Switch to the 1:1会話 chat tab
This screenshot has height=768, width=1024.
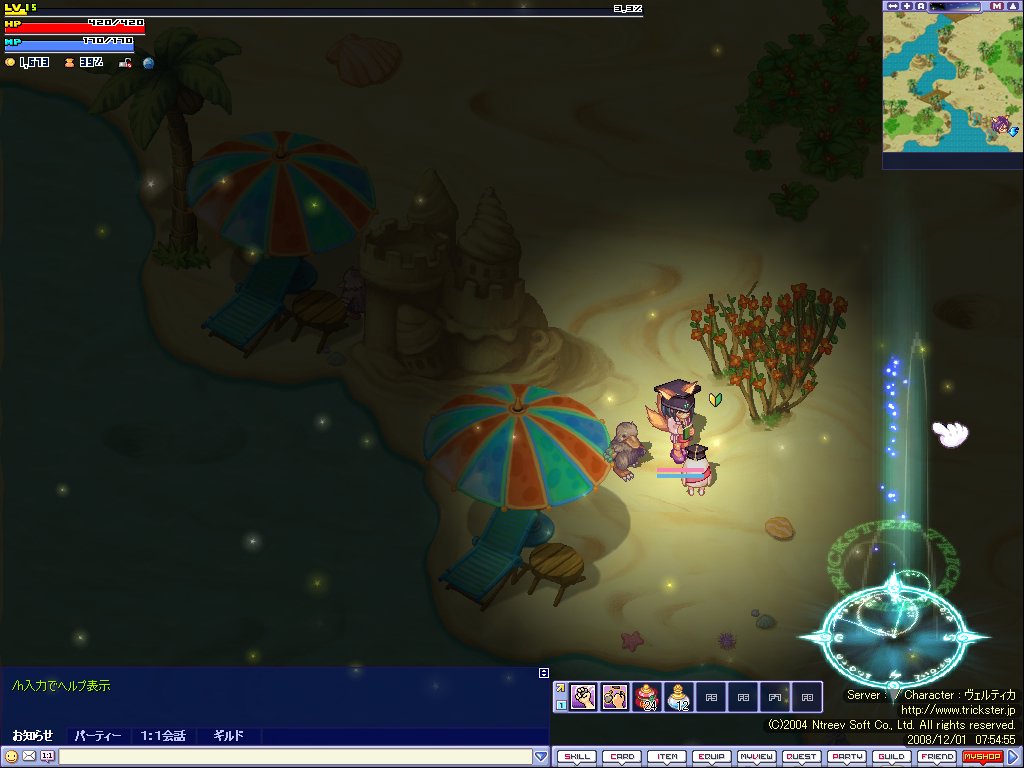coord(162,736)
